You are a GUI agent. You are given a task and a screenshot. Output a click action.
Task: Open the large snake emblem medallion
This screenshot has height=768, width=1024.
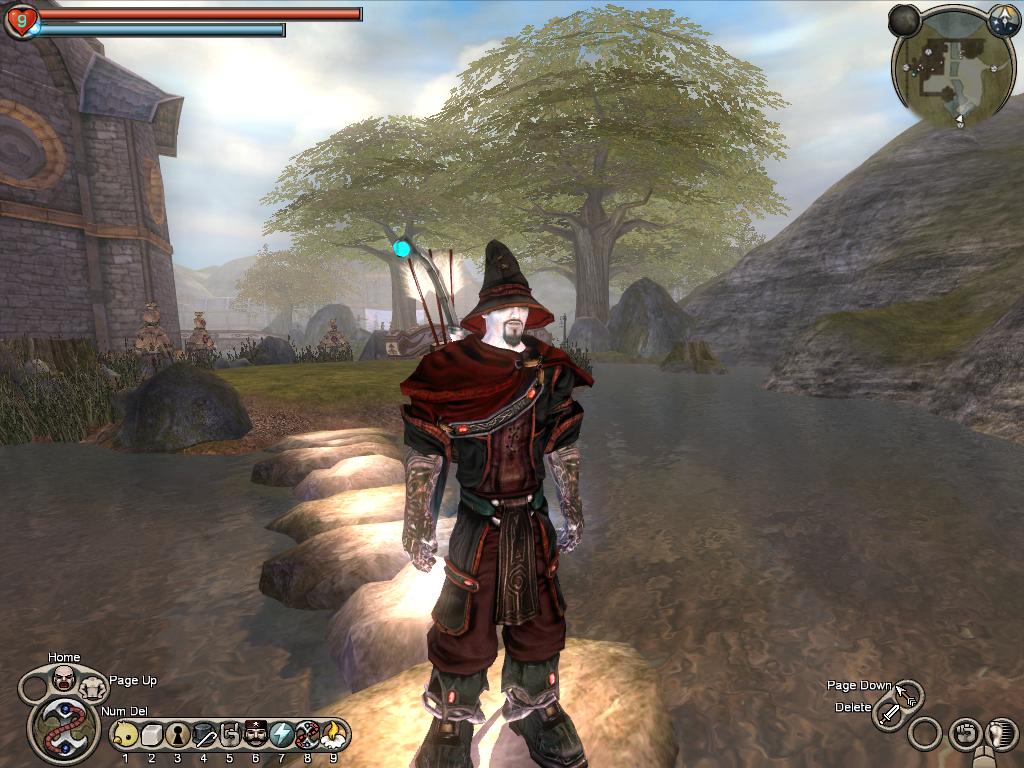tap(64, 729)
